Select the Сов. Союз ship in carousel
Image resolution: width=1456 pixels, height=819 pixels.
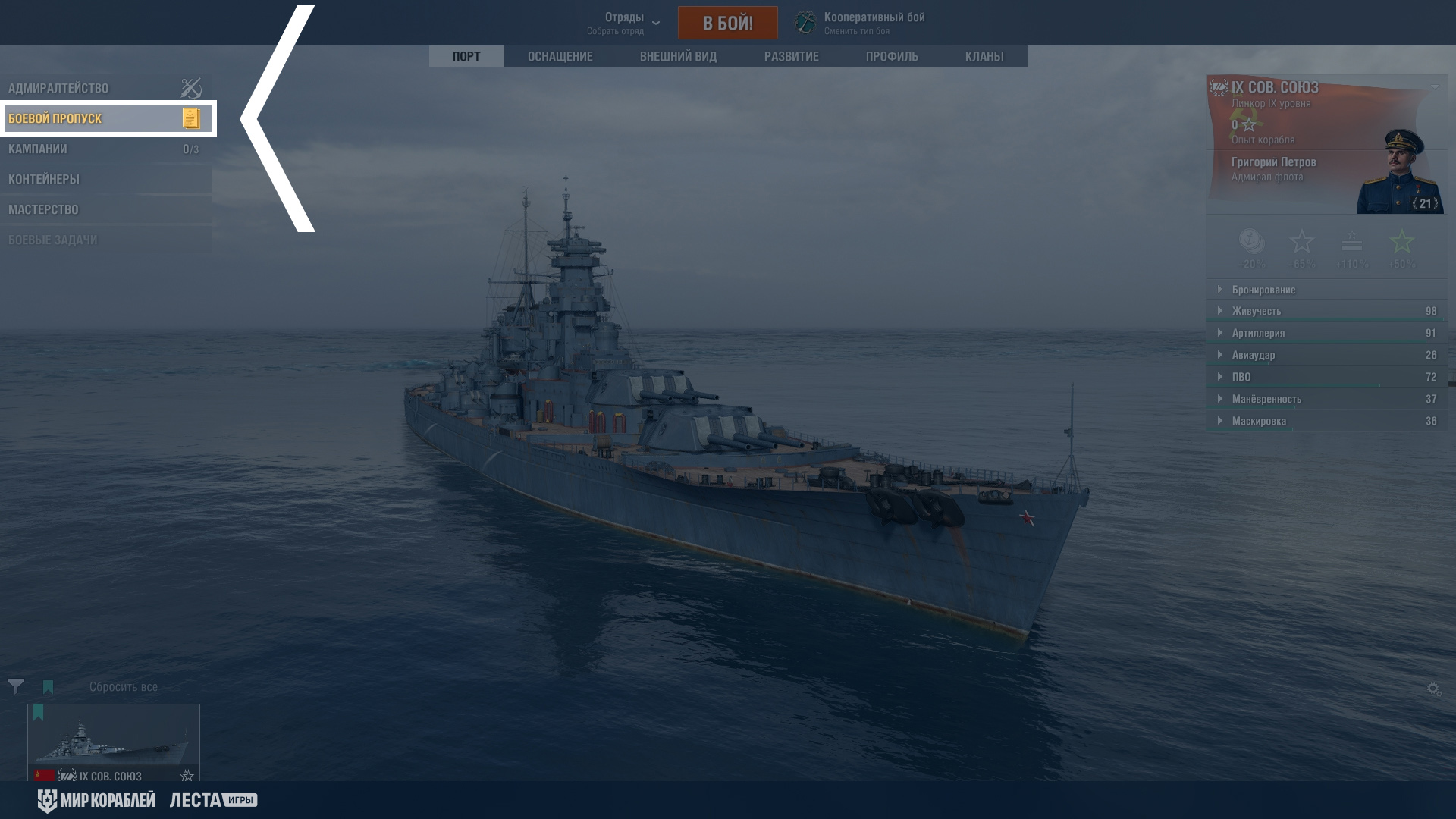pos(114,742)
